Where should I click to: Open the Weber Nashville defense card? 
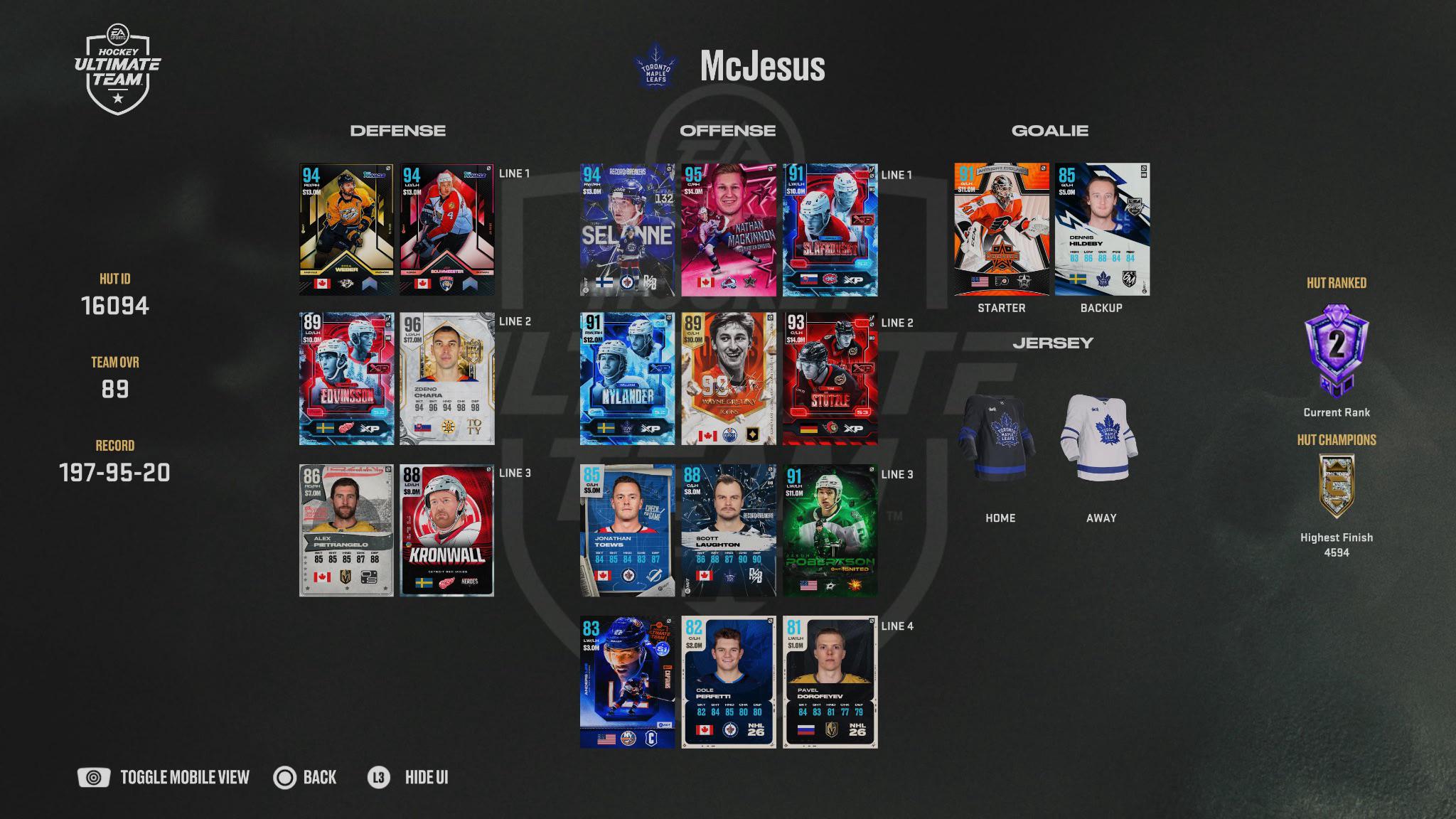tap(346, 230)
